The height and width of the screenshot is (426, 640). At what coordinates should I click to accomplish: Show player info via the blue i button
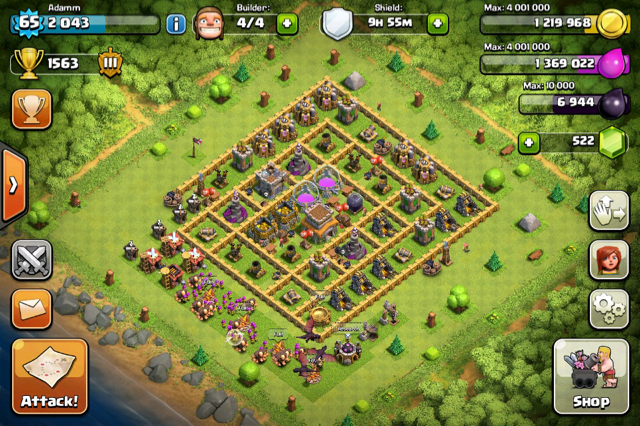tap(176, 23)
